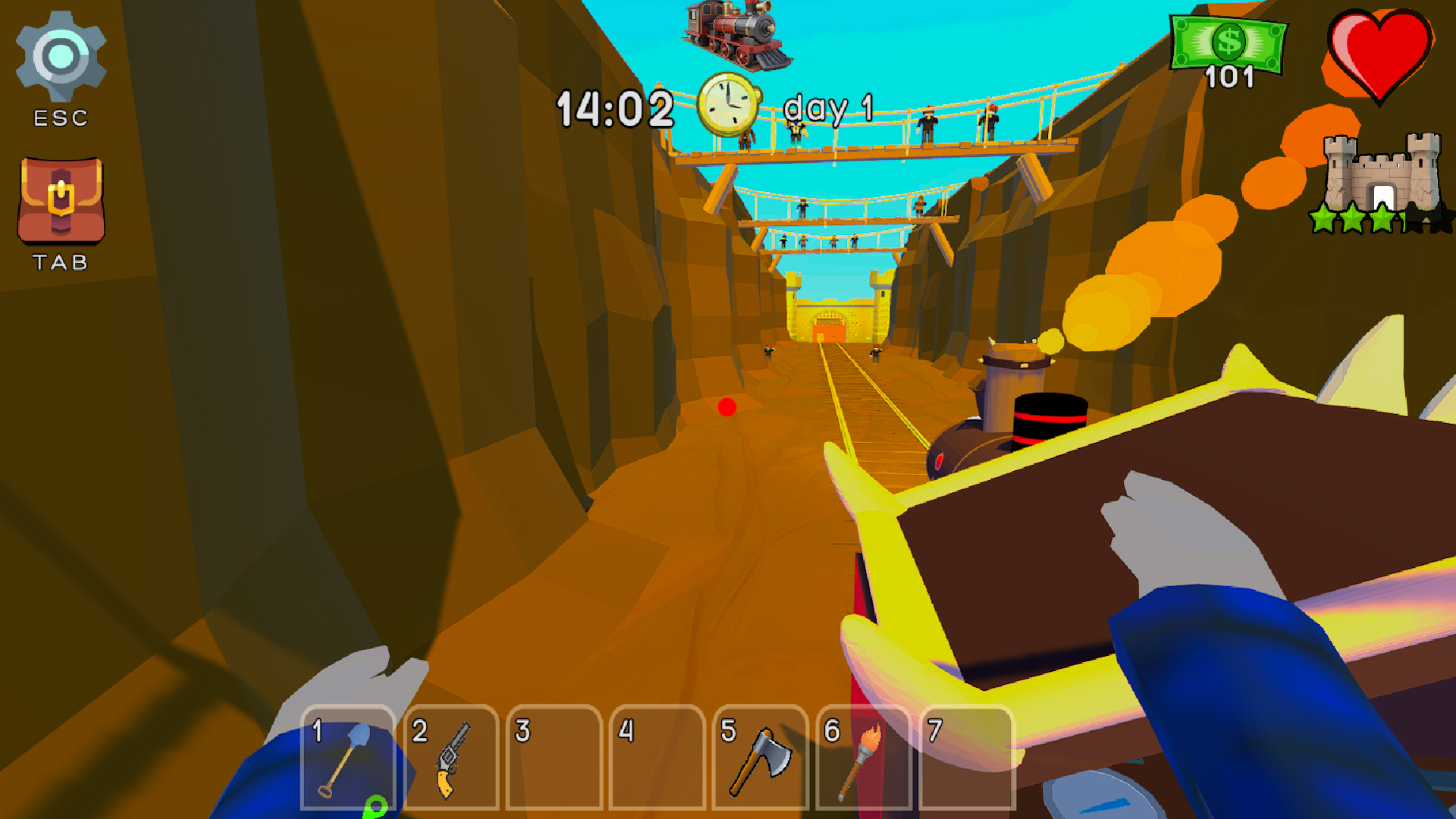Click empty hotbar slot 7

(x=967, y=758)
